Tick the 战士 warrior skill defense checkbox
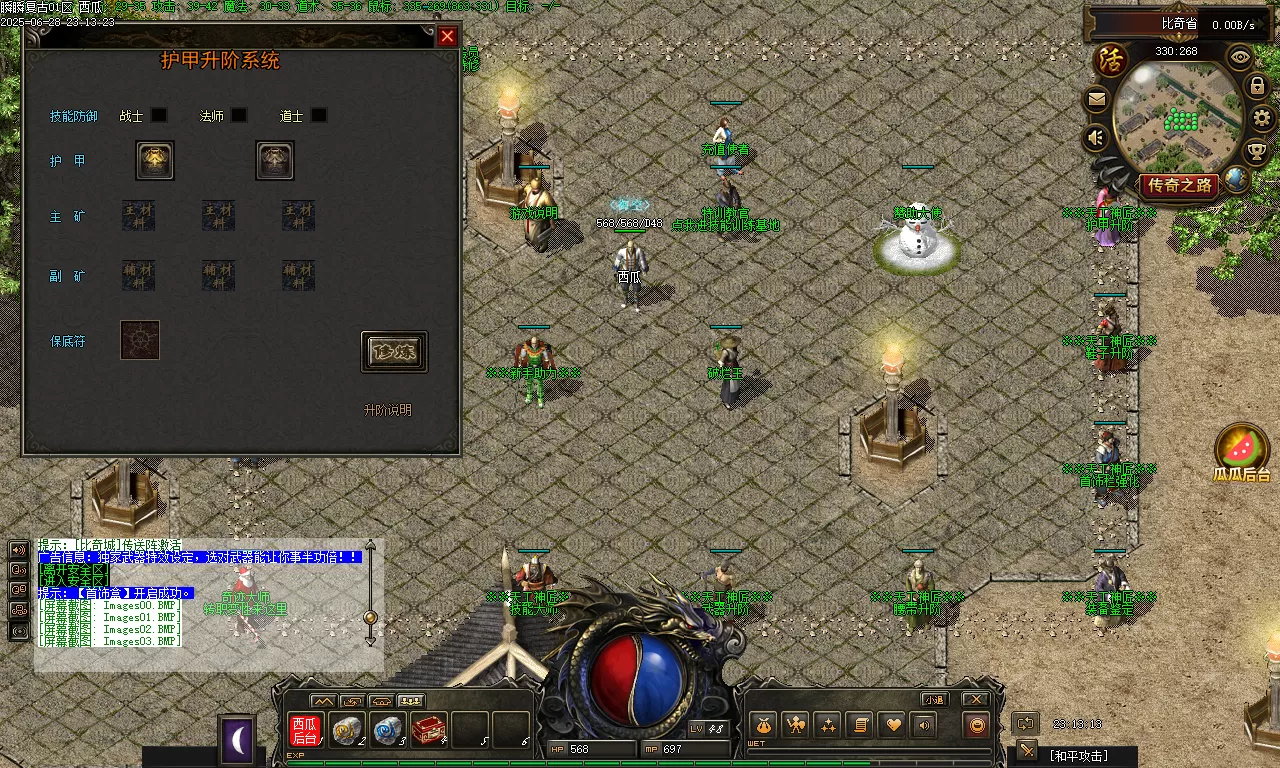Viewport: 1280px width, 768px height. [159, 116]
